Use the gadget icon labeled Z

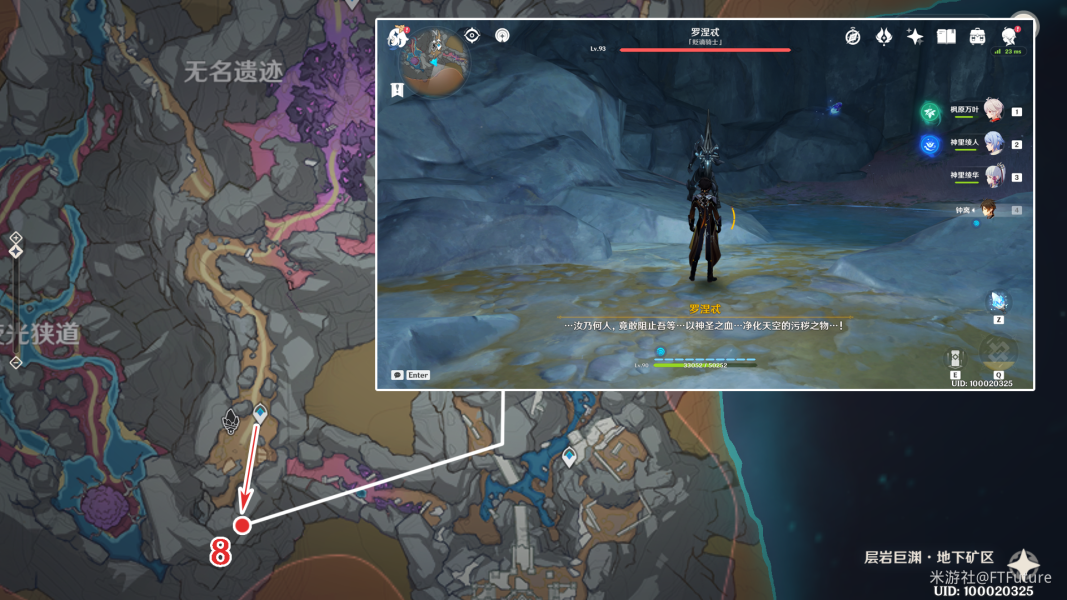998,302
